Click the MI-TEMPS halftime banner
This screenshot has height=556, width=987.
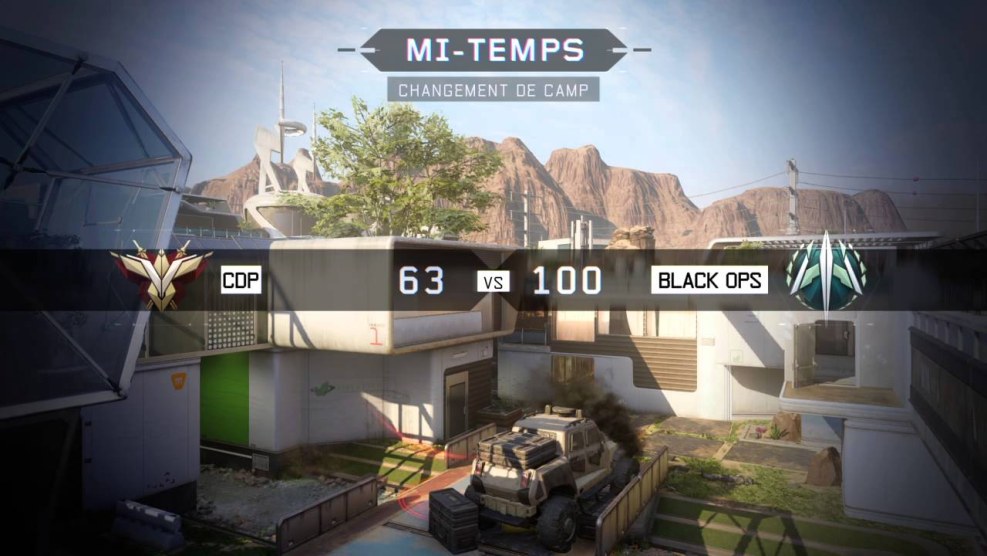(494, 48)
